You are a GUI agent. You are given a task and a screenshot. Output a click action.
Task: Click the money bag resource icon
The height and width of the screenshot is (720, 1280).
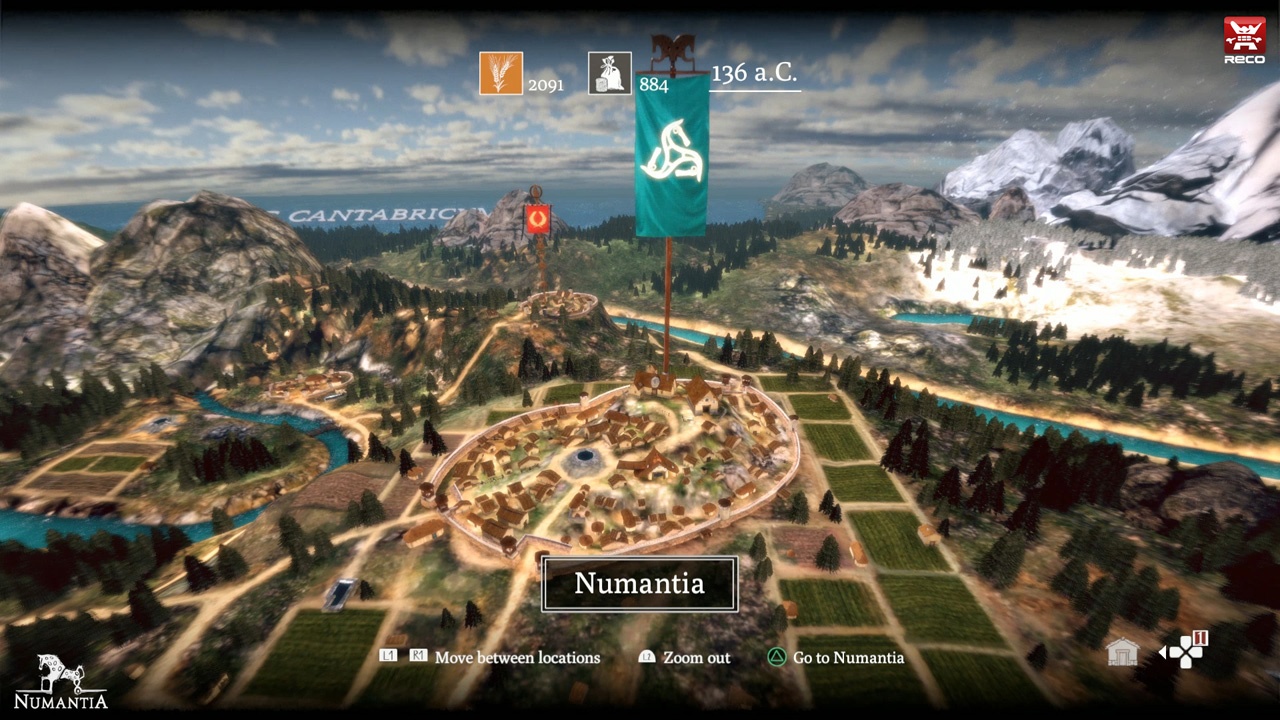[x=610, y=73]
